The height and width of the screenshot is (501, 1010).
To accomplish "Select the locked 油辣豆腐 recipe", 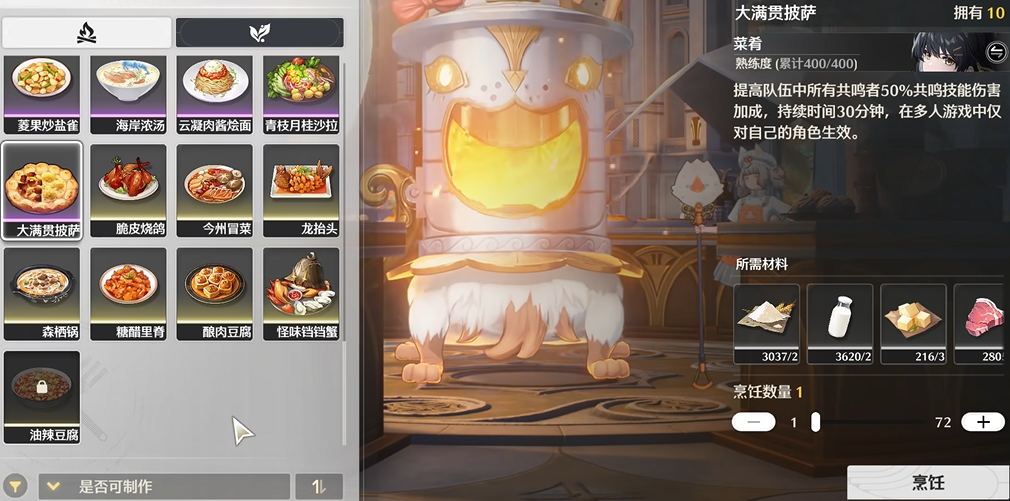I will pos(42,396).
